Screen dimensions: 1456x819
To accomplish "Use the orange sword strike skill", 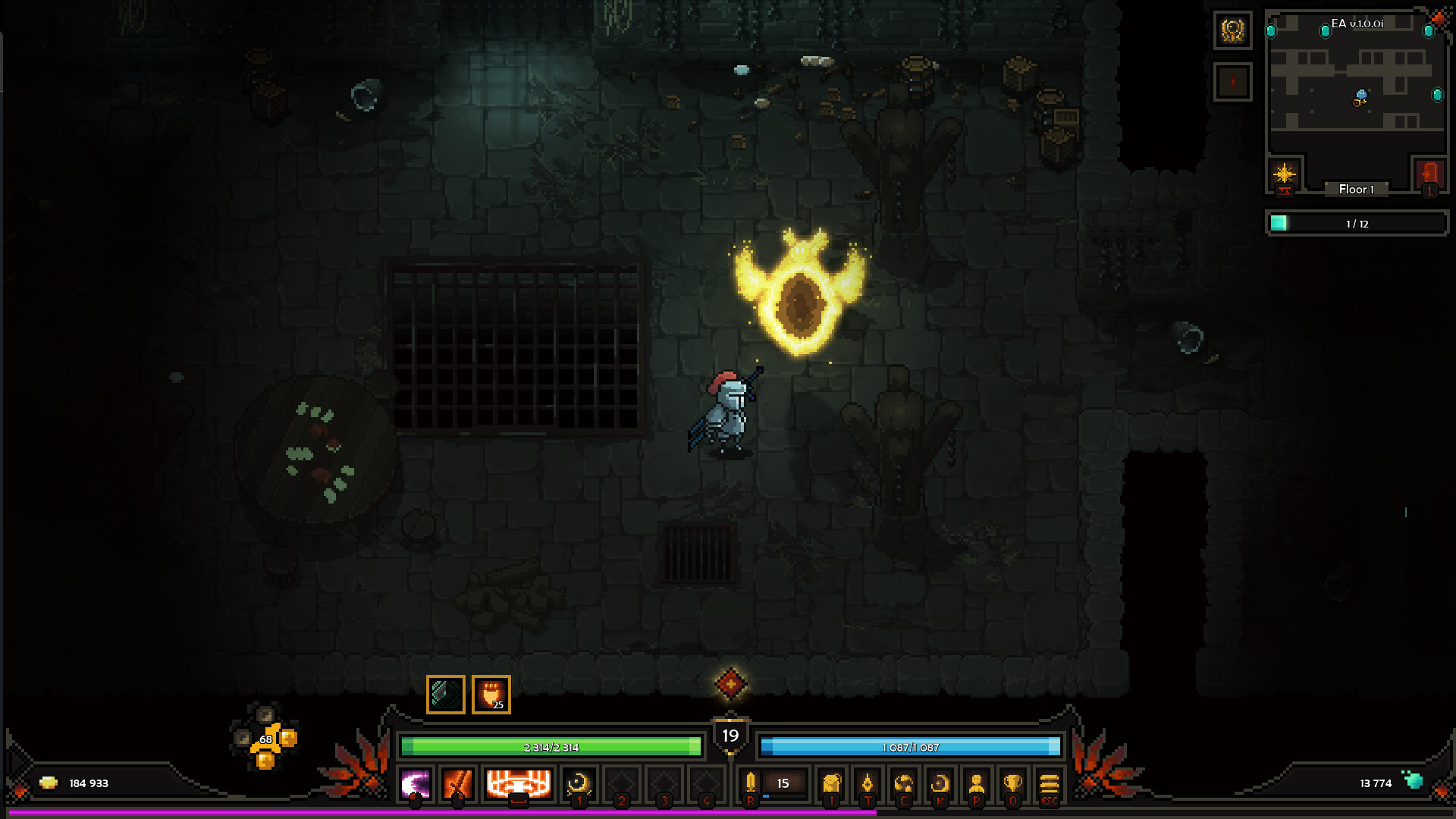I will [x=458, y=783].
